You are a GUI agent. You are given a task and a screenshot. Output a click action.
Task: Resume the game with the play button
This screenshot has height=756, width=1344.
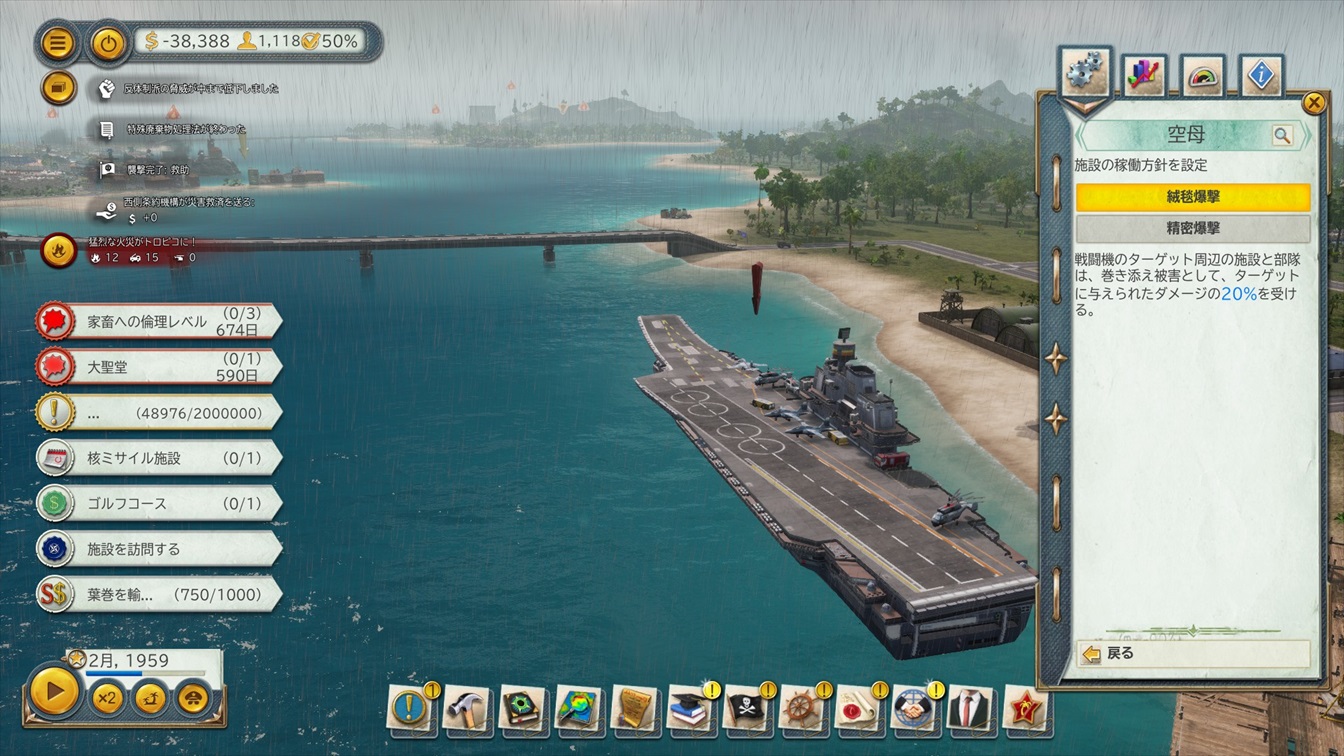[x=54, y=689]
